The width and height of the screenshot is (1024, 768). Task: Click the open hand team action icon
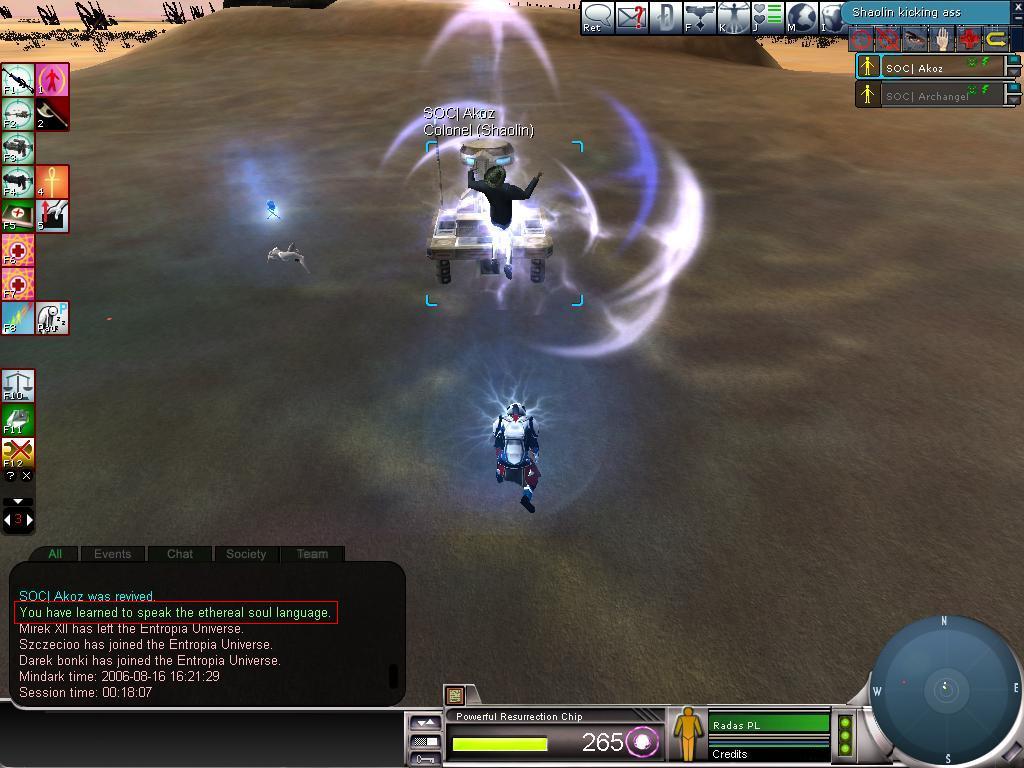tap(942, 40)
